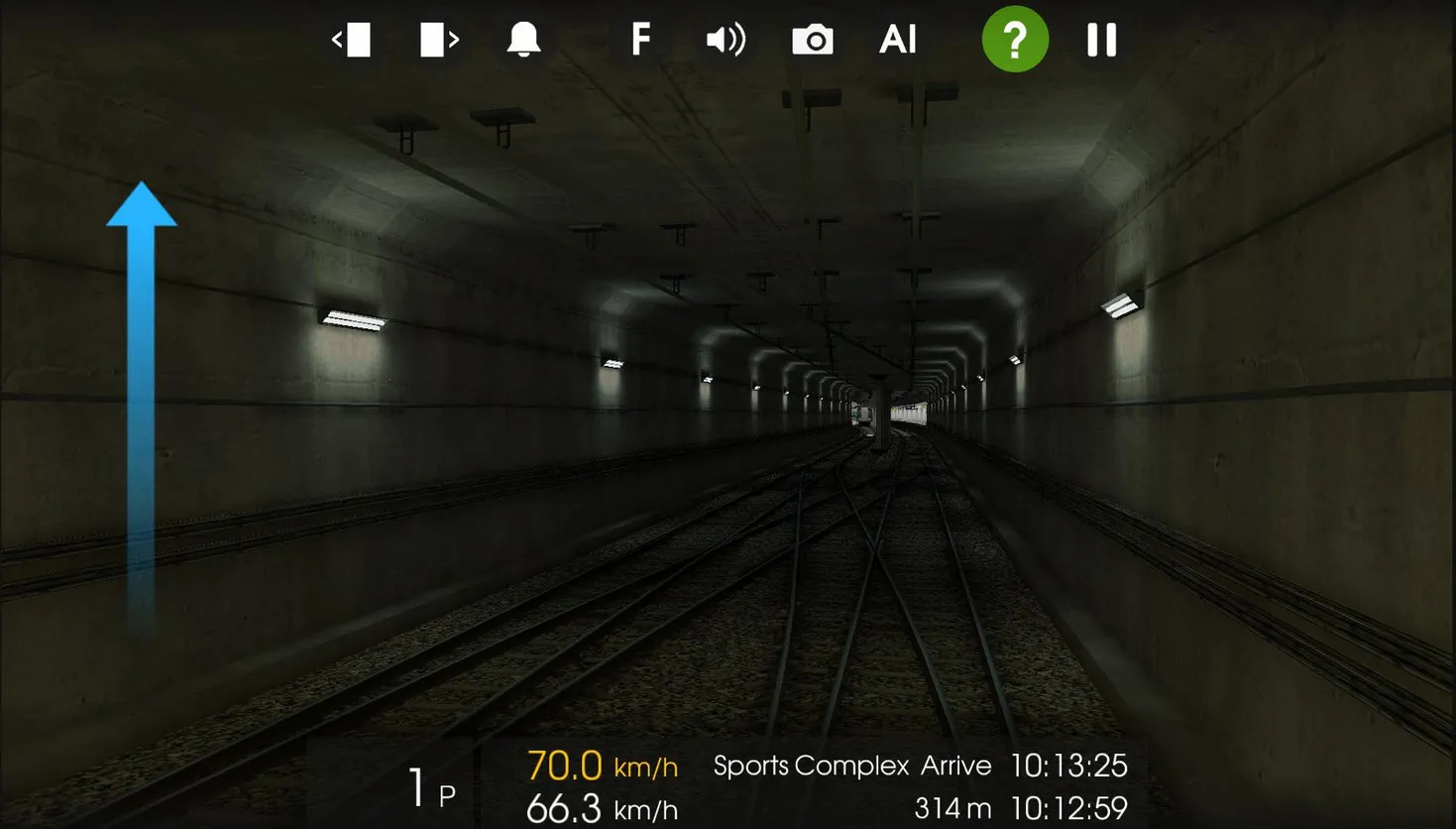Toggle the F direction indicator

click(x=640, y=40)
